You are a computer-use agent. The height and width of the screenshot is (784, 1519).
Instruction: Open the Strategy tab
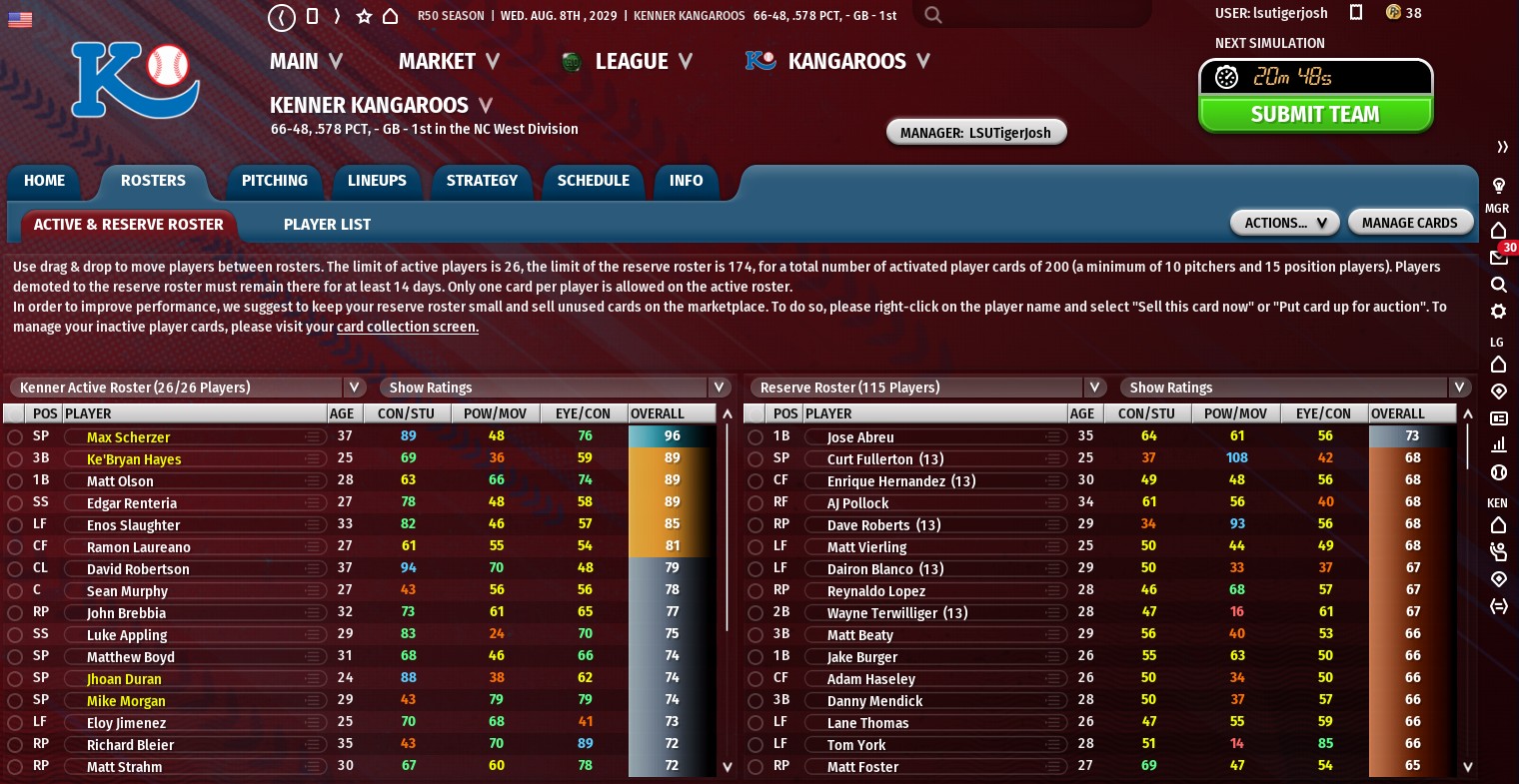(482, 181)
